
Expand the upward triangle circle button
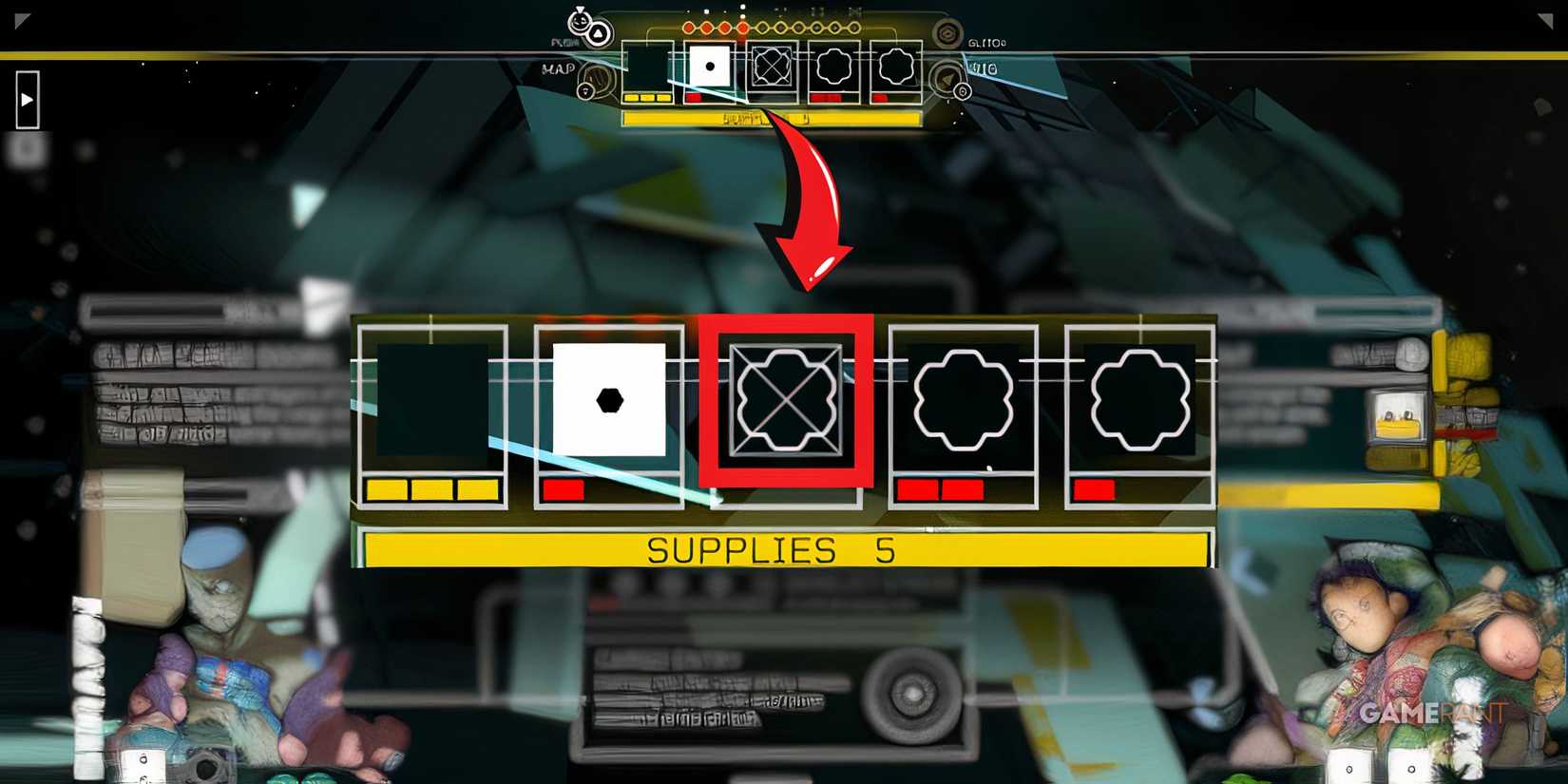pyautogui.click(x=599, y=31)
